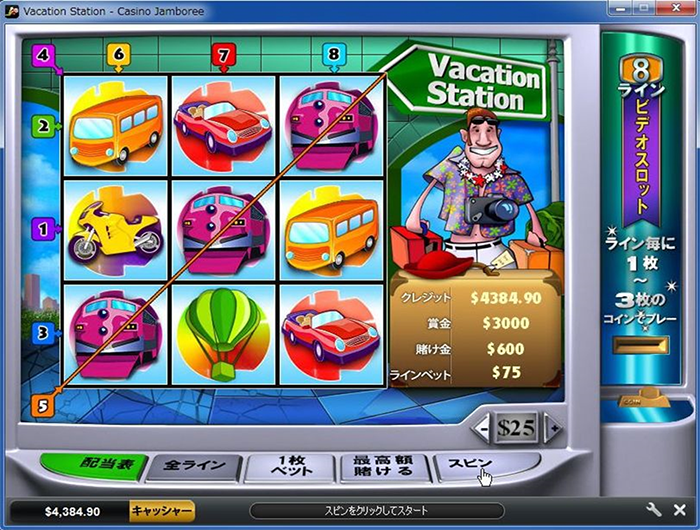The width and height of the screenshot is (700, 530).
Task: Click the 1枚ベット one-coin bet button
Action: pyautogui.click(x=289, y=467)
